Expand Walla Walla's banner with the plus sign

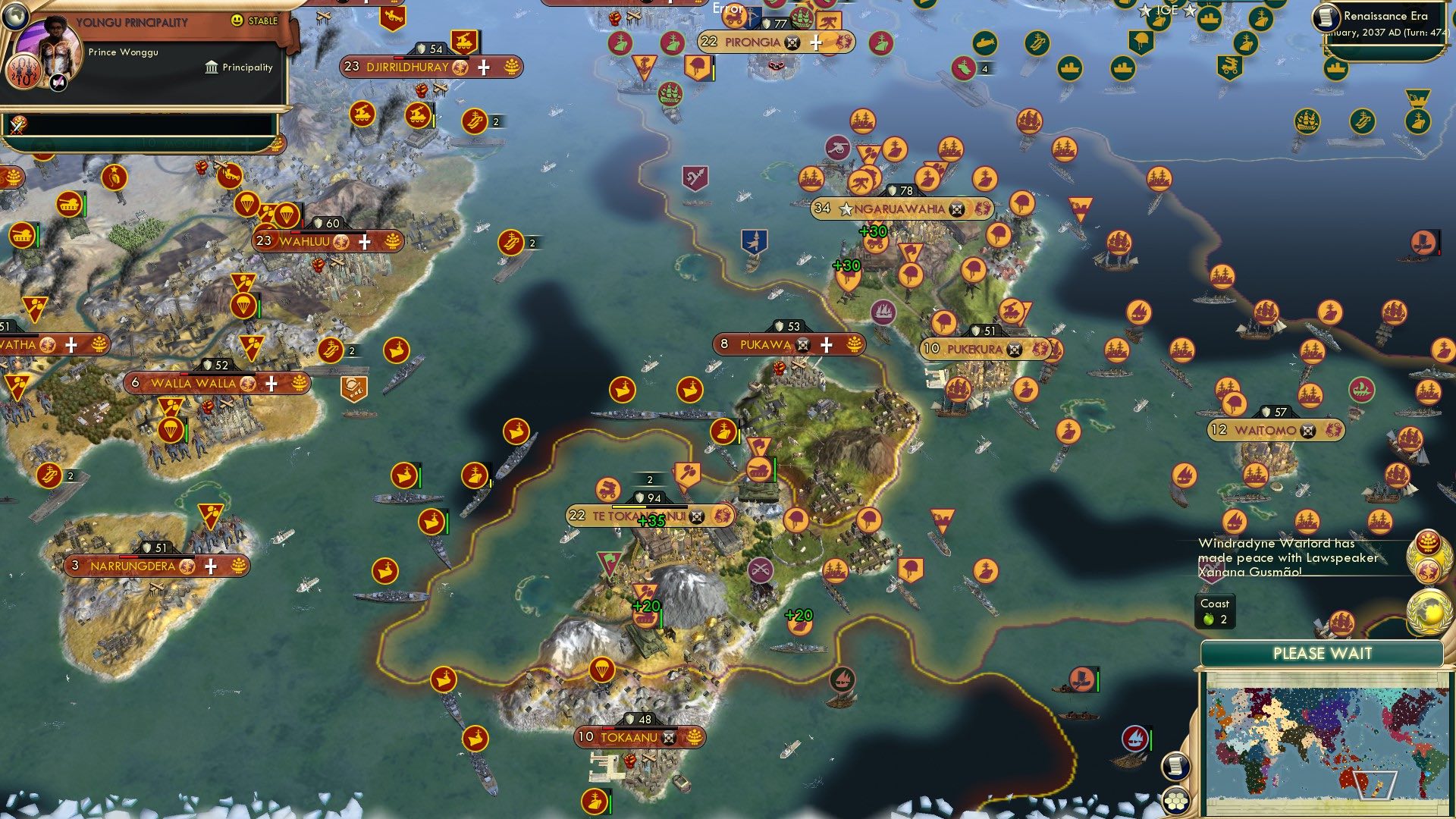[x=270, y=384]
